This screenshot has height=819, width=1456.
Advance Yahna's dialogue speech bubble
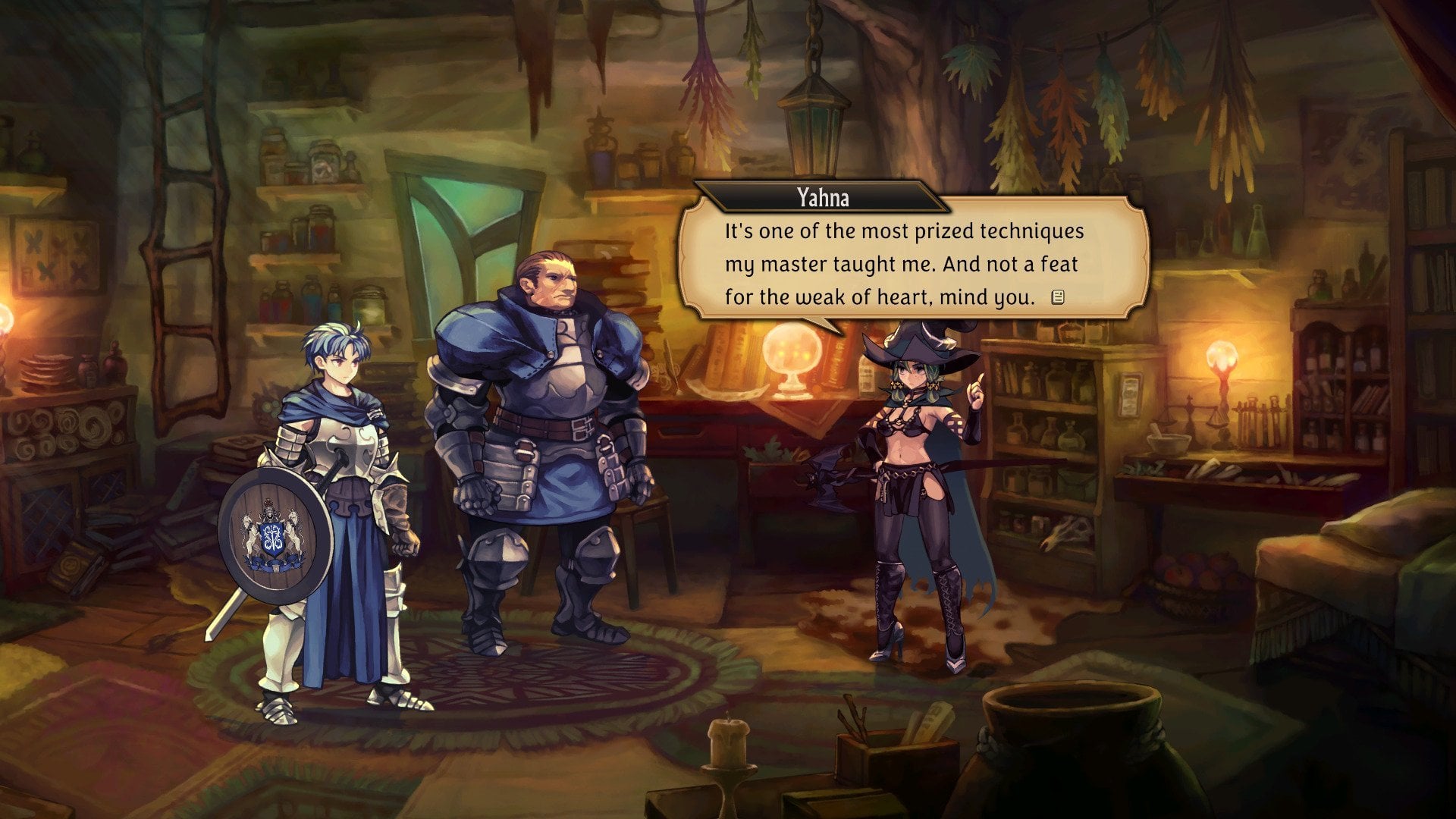coord(902,263)
